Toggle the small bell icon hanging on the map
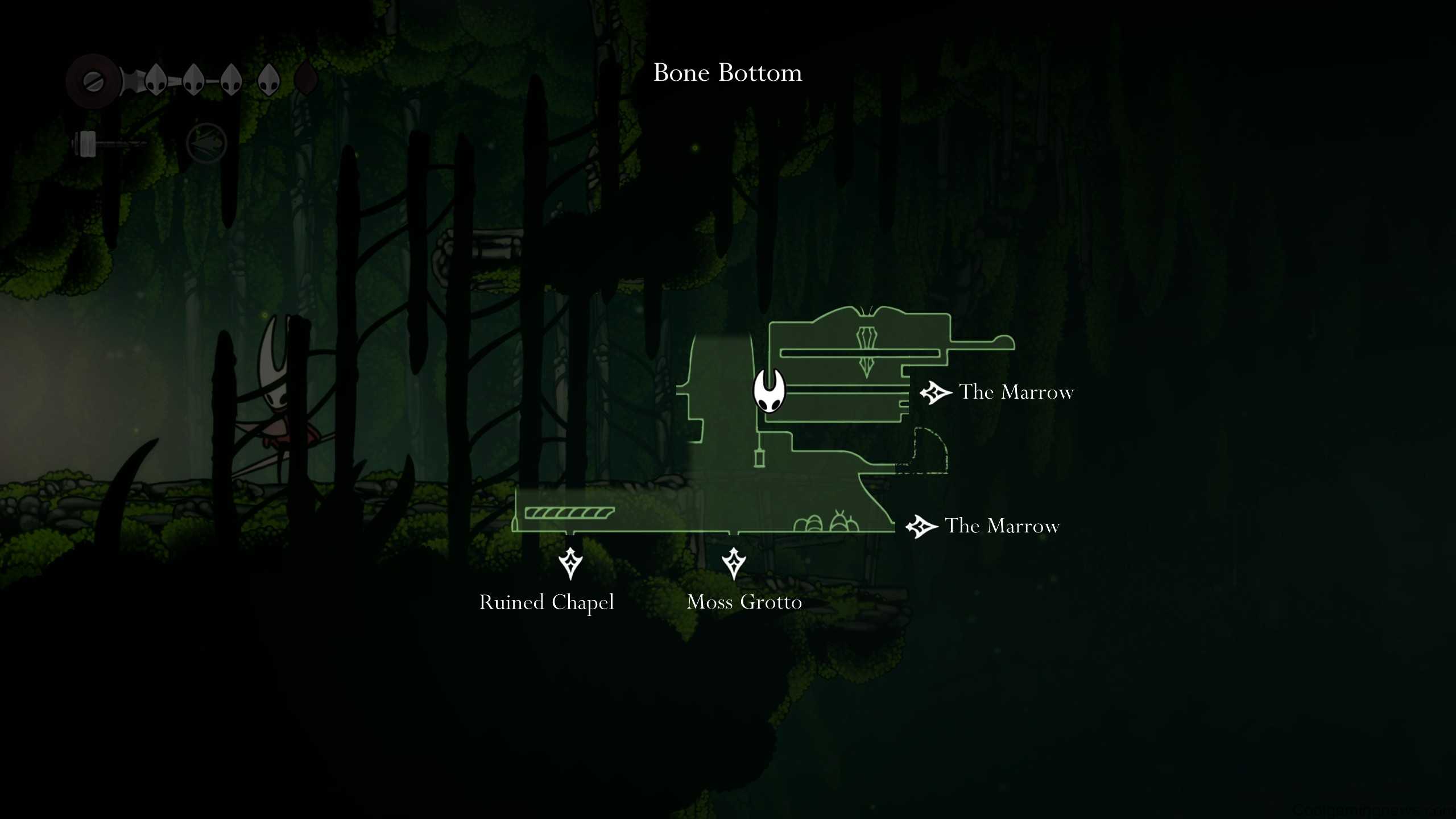1456x819 pixels. coord(759,458)
